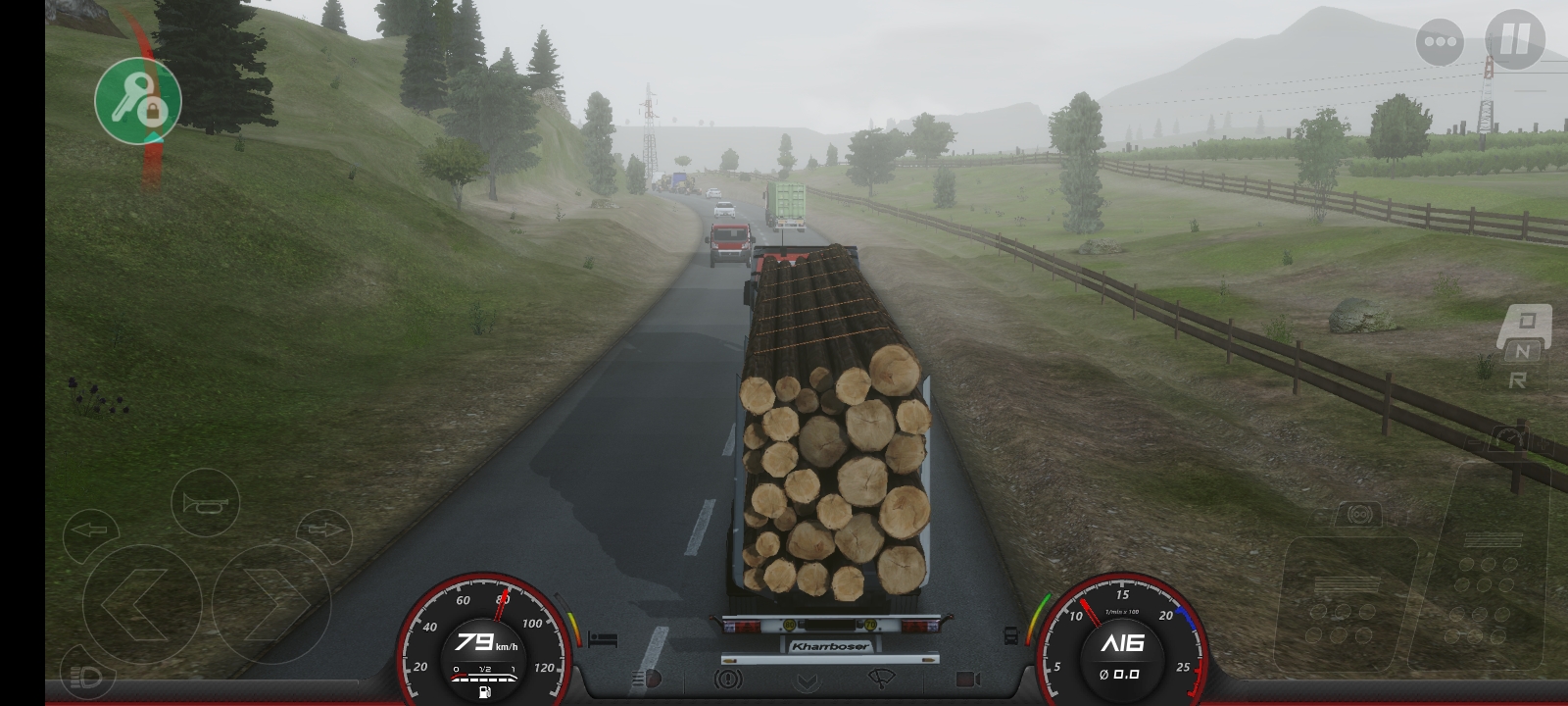
Task: Toggle the cruise control speedometer icon
Action: (x=1511, y=439)
